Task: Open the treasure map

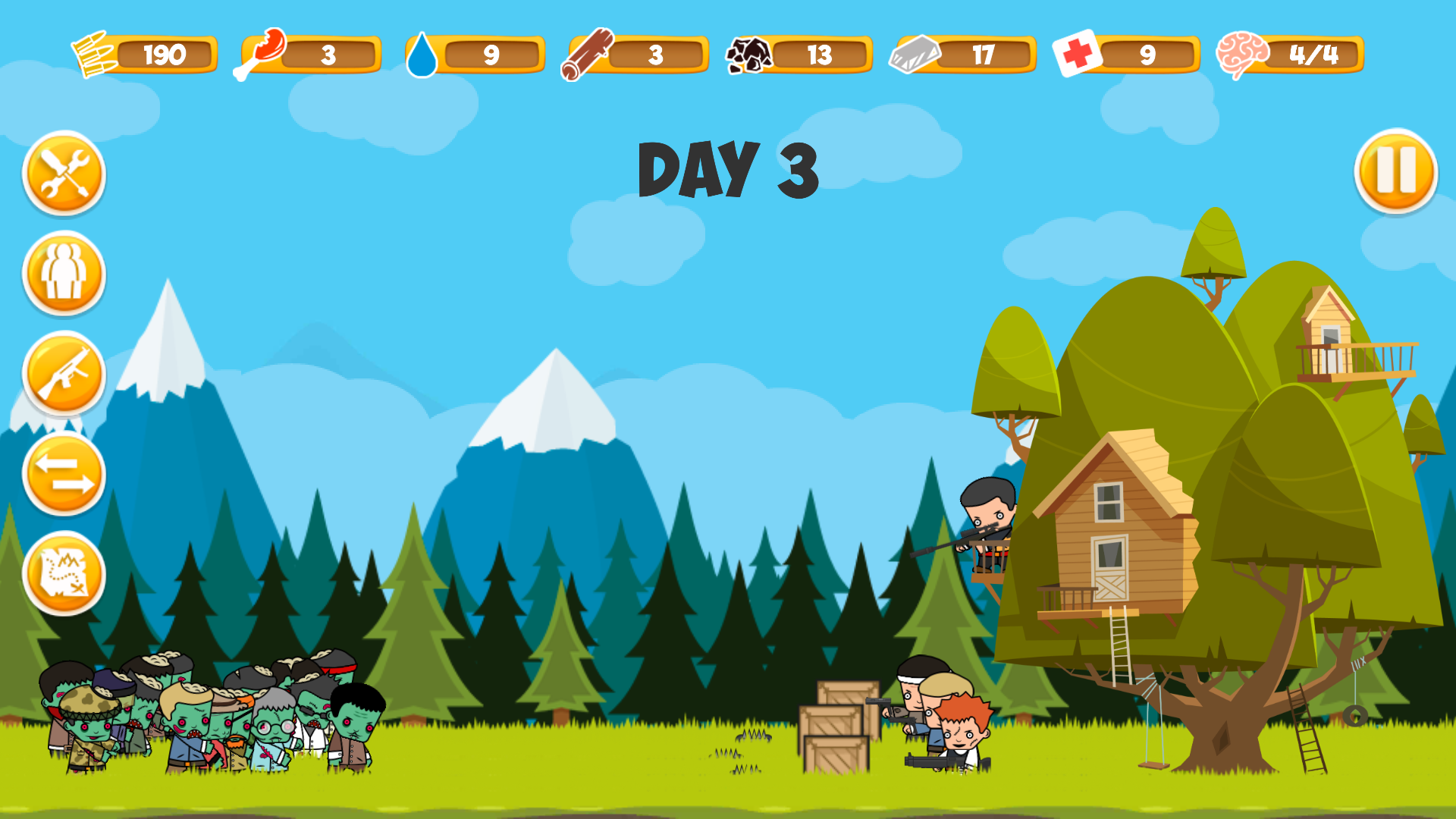Action: (x=64, y=573)
